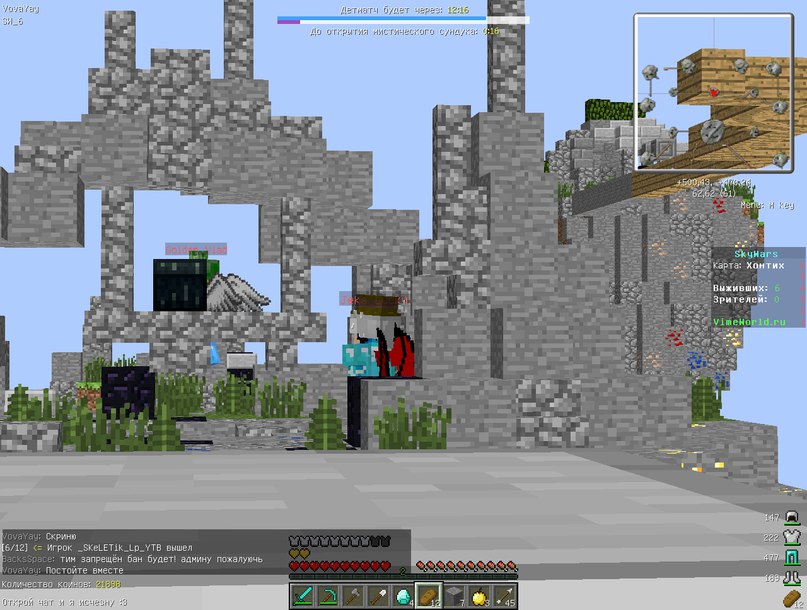Click the iron helmet armor status icon
Screen dimensions: 807x610
[x=793, y=518]
